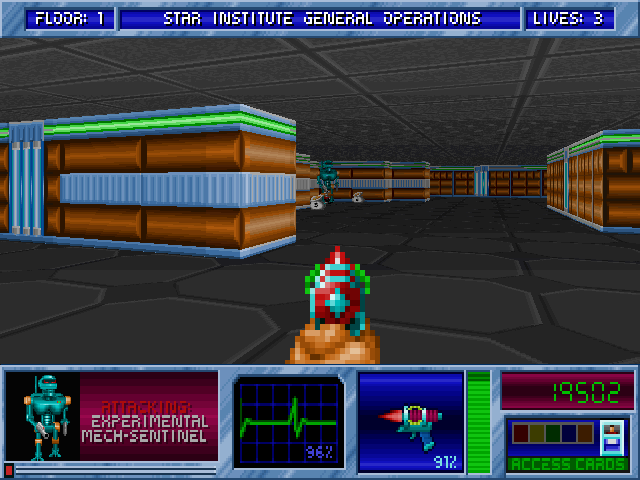640x480 pixels.
Task: Click the Experimental Mech-Sentinel portrait
Action: tap(44, 416)
